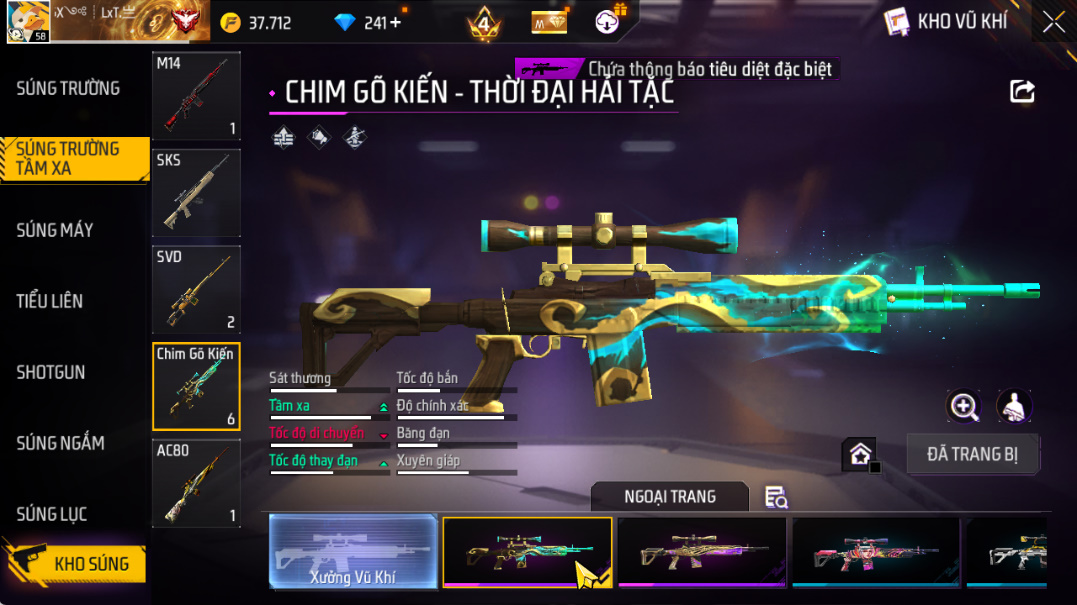Select the M14 rifle in the list
This screenshot has height=605, width=1077.
(196, 96)
